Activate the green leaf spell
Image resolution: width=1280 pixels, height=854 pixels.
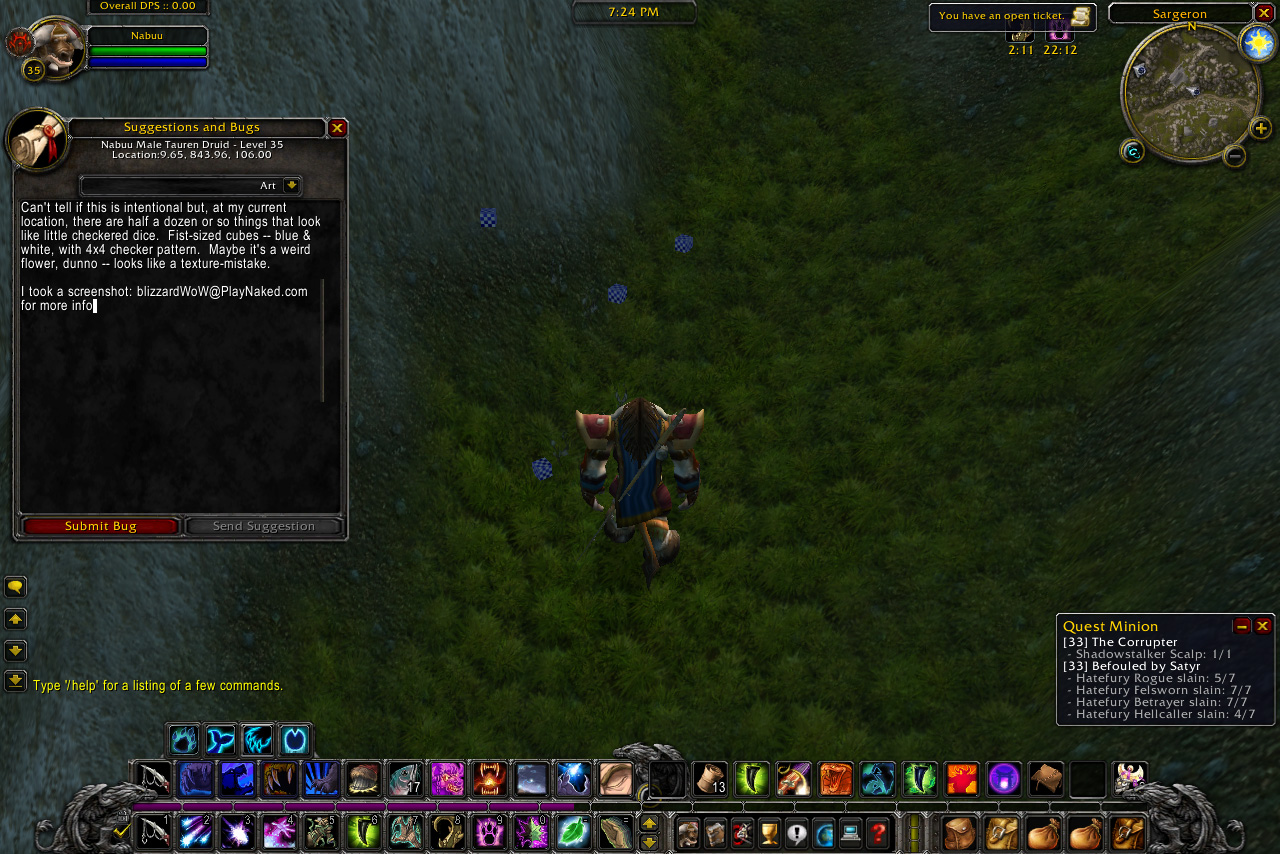coord(573,832)
